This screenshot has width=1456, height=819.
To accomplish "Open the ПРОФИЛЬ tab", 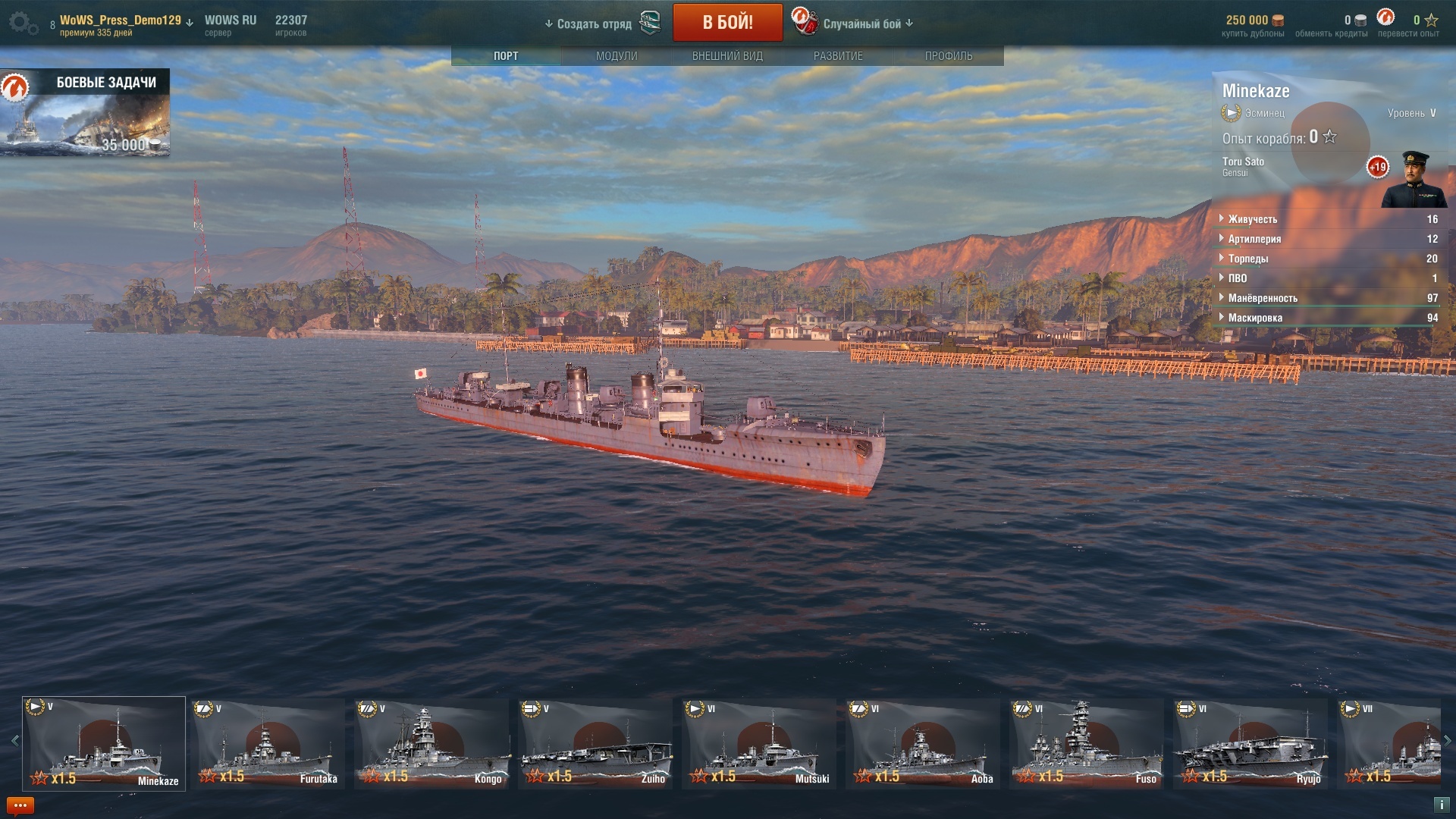I will [x=948, y=56].
